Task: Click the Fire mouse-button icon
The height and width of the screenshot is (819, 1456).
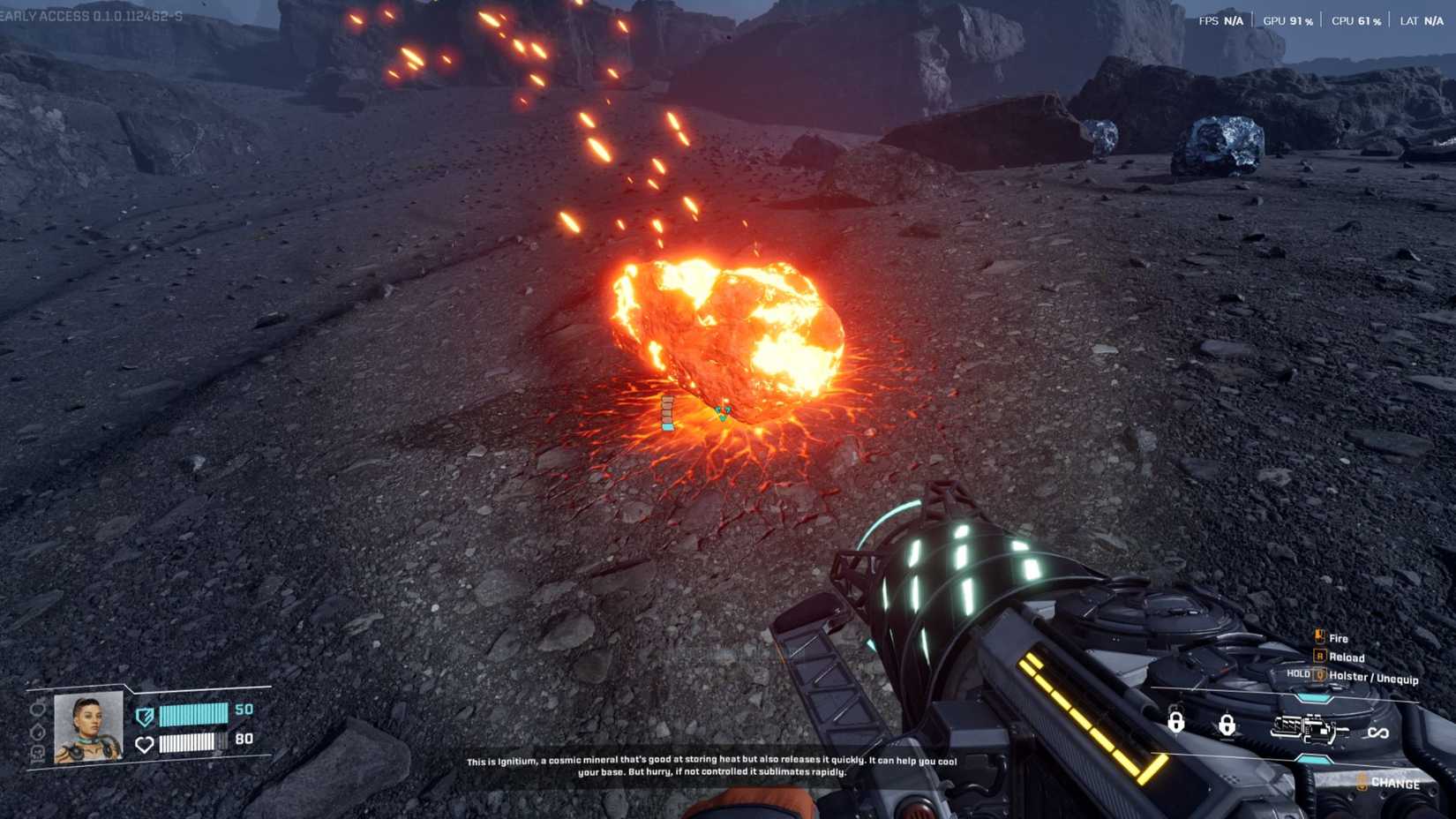Action: [x=1318, y=636]
